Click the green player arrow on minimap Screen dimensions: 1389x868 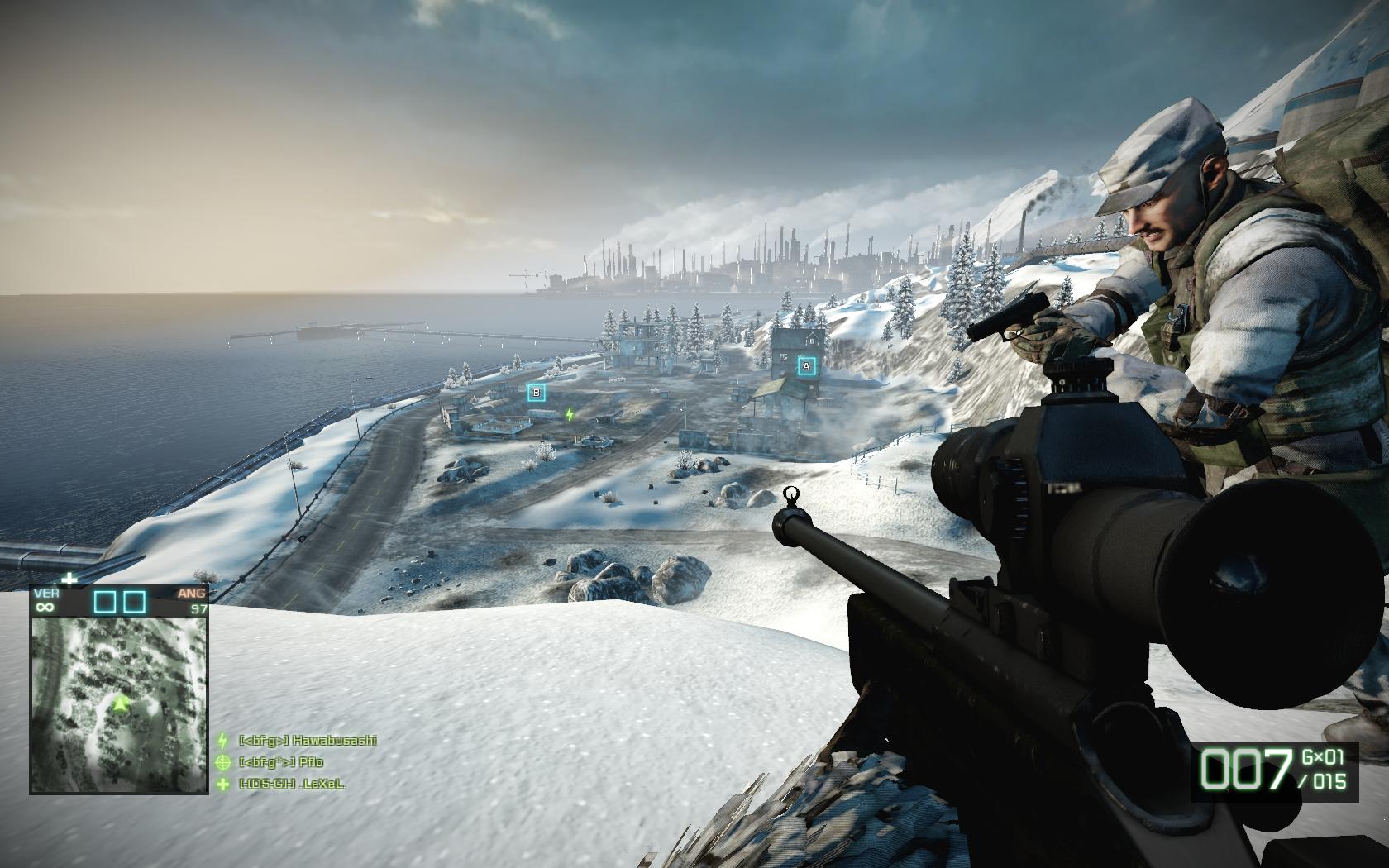[122, 703]
